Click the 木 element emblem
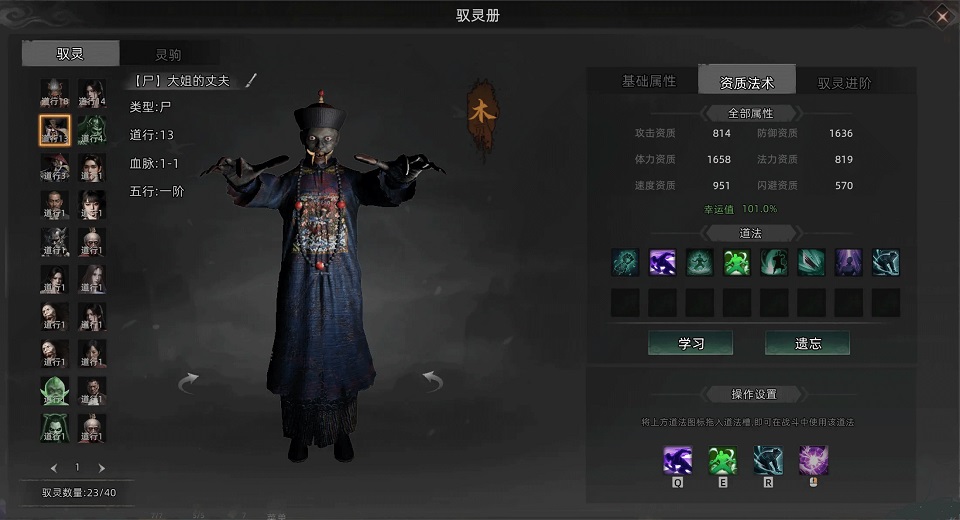The width and height of the screenshot is (960, 520). (x=481, y=113)
